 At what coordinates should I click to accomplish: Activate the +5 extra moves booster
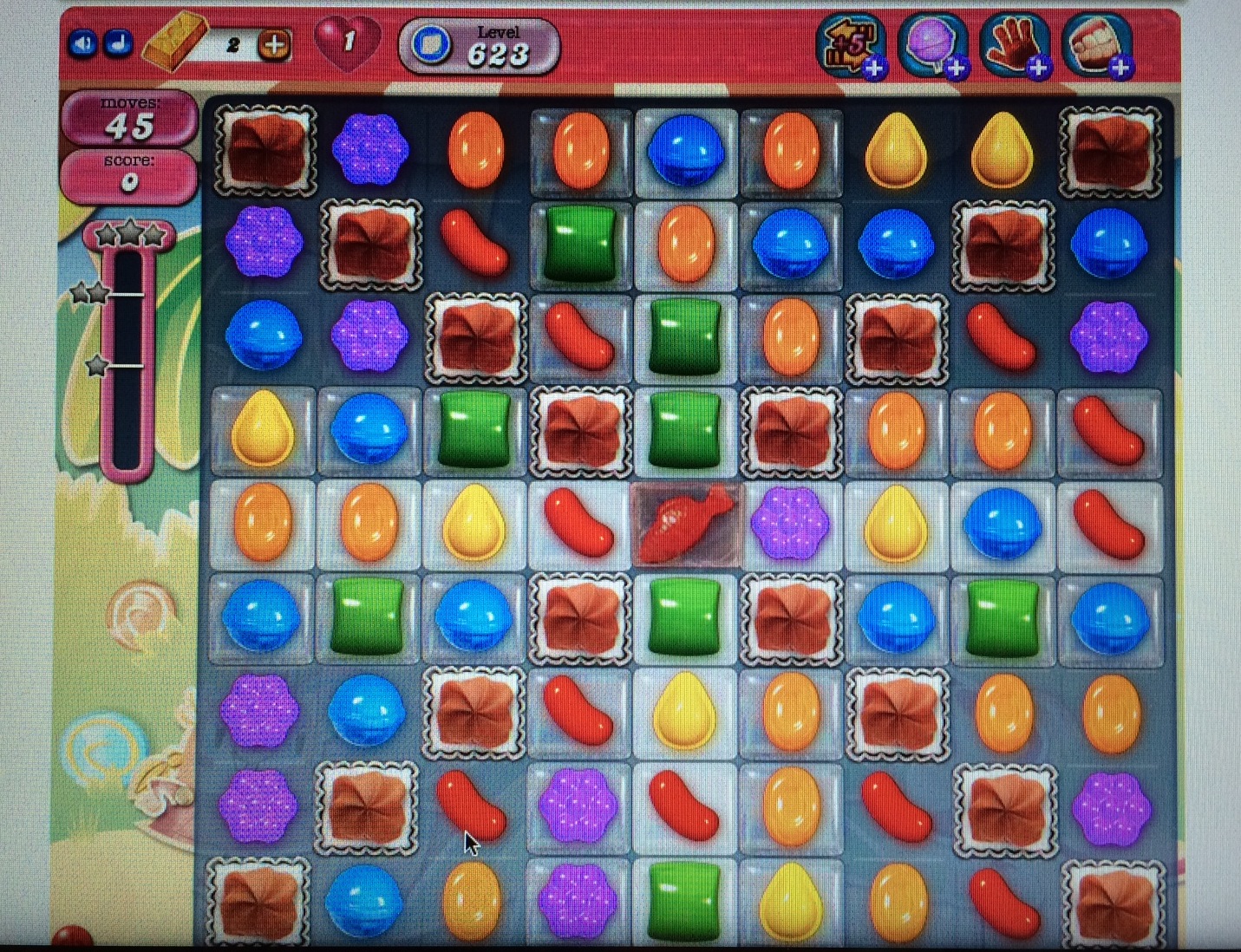[x=851, y=46]
